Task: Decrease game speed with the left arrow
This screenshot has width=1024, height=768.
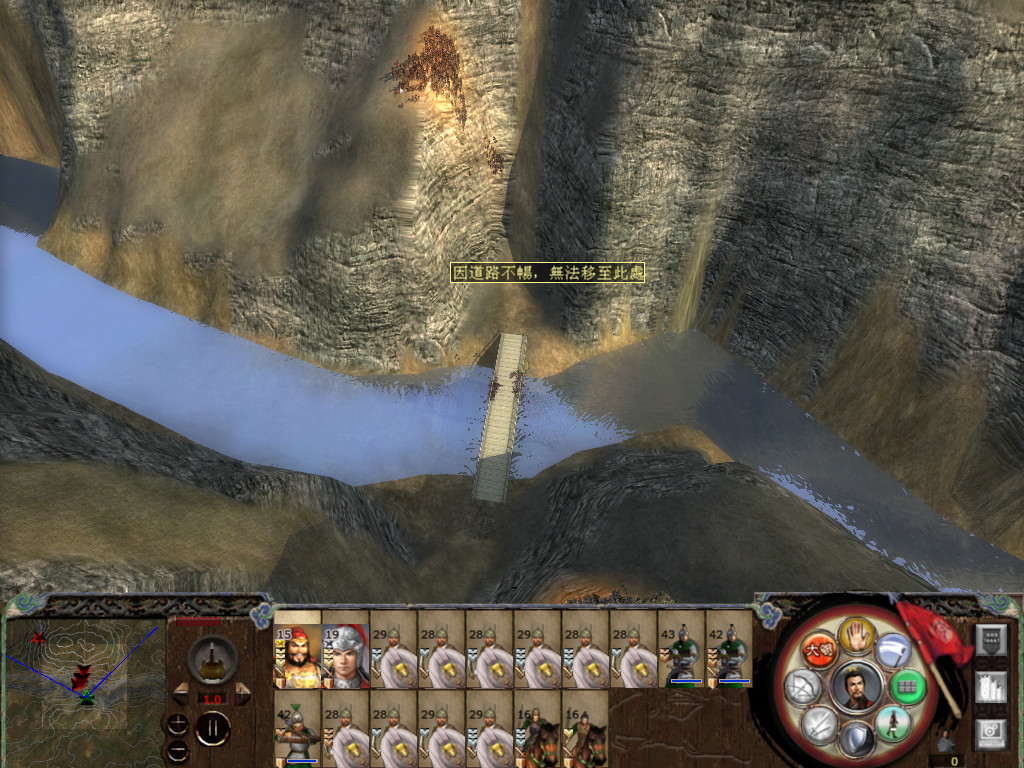Action: click(182, 692)
